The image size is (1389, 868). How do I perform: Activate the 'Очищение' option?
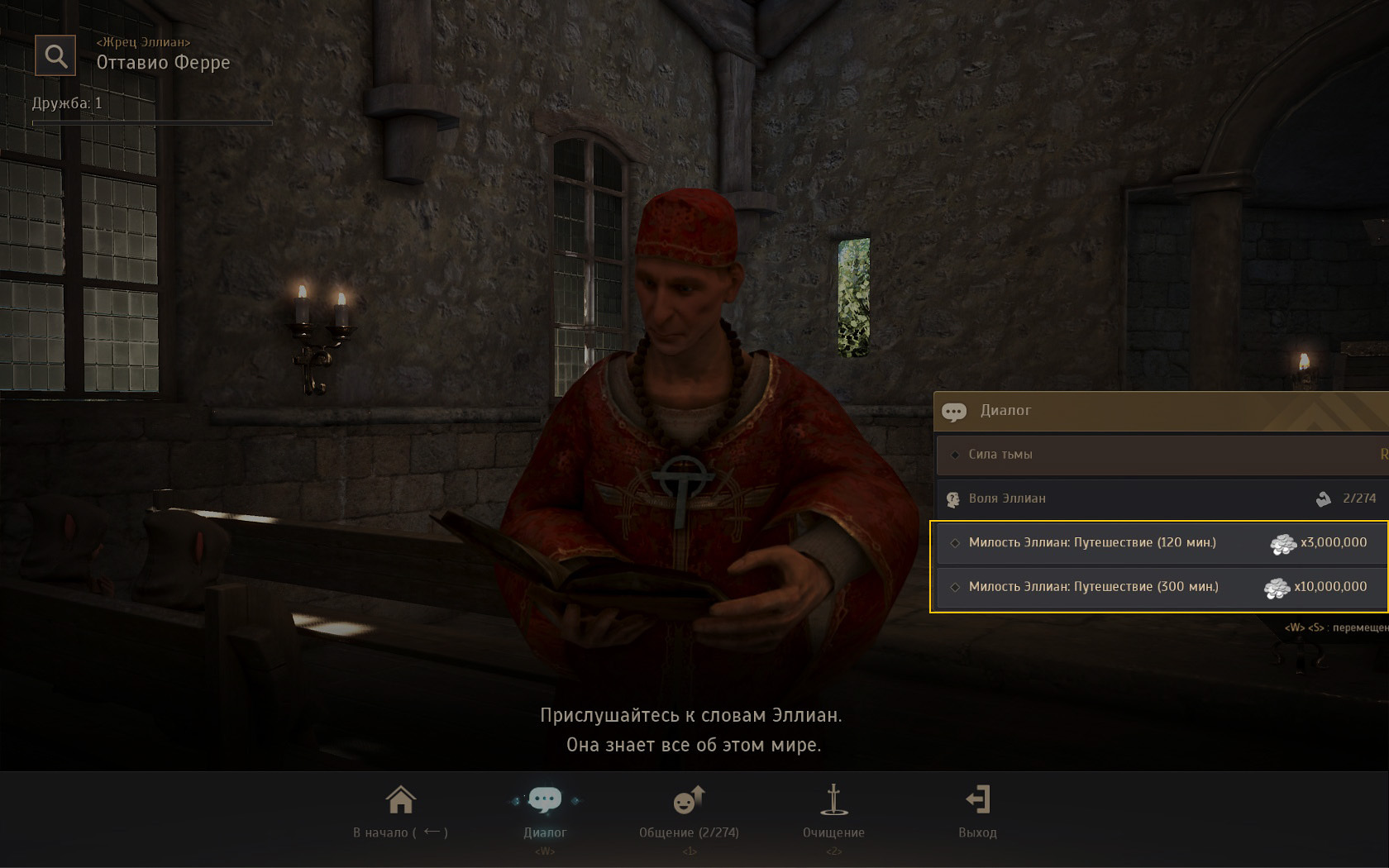[x=833, y=811]
